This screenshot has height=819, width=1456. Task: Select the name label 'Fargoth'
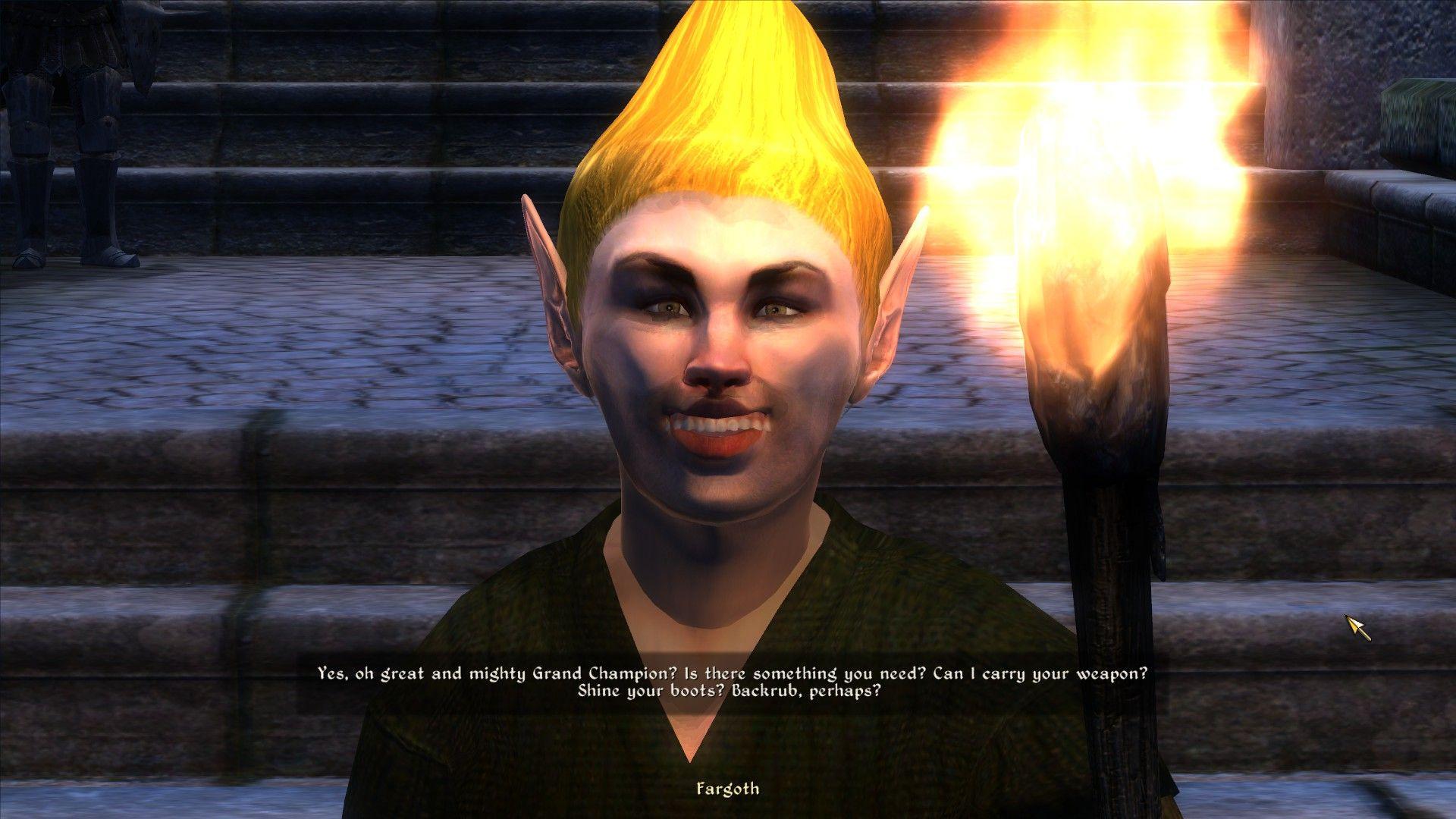pos(729,790)
